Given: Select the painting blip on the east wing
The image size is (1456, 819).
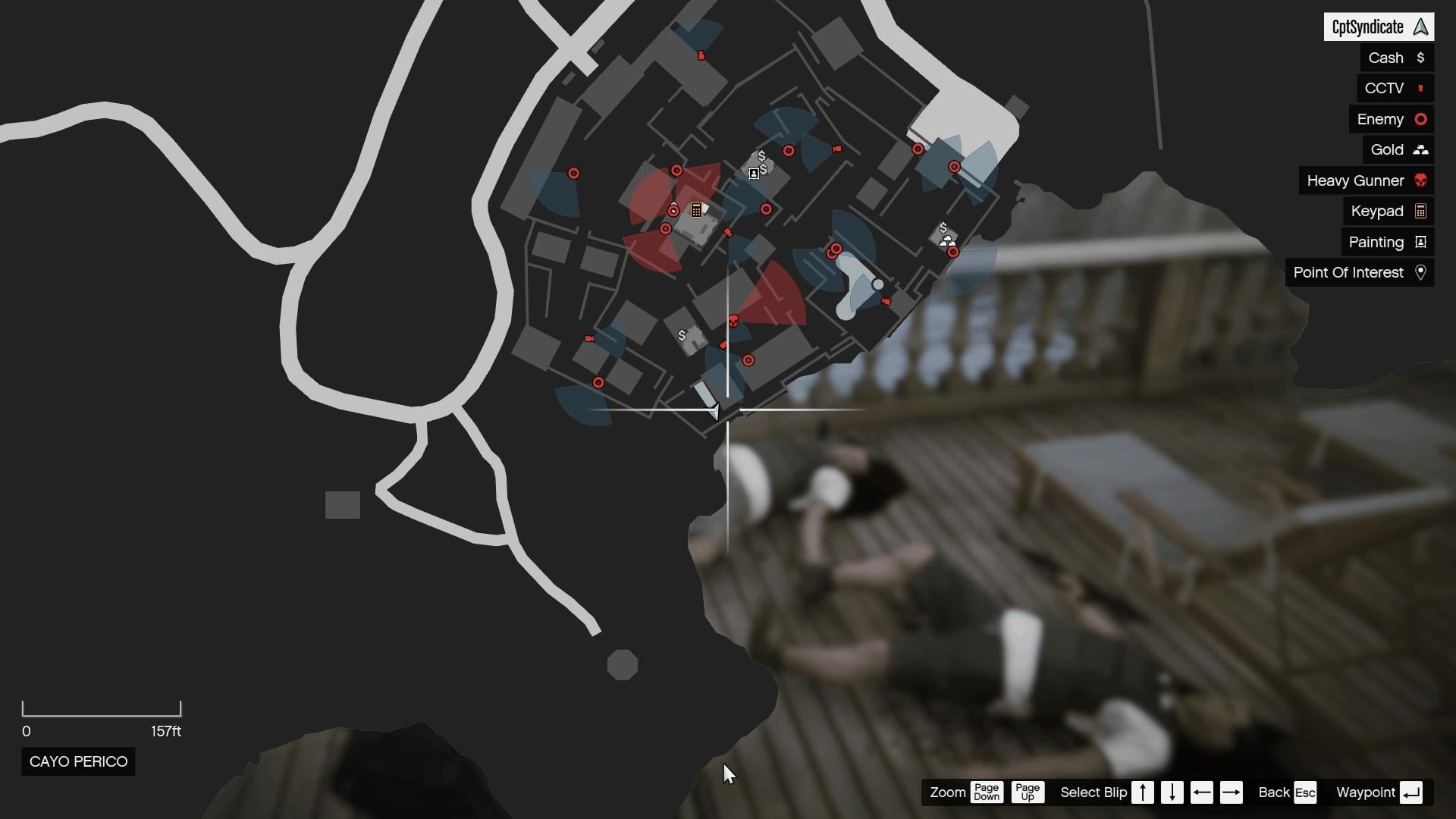Looking at the screenshot, I should [x=753, y=173].
